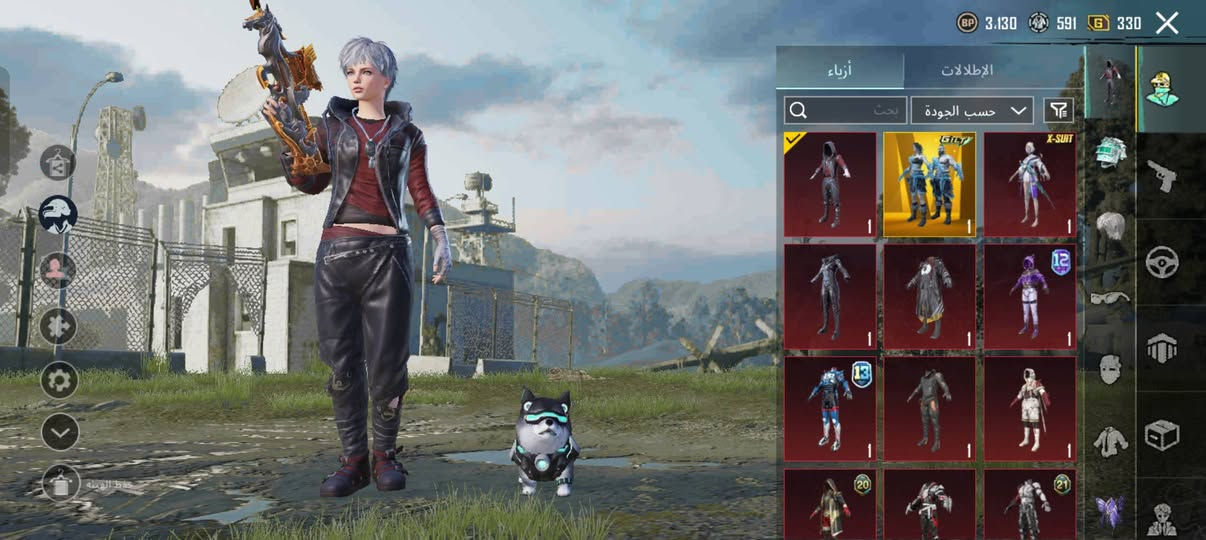Close the inventory with the X button
Viewport: 1206px width, 540px height.
[1167, 23]
